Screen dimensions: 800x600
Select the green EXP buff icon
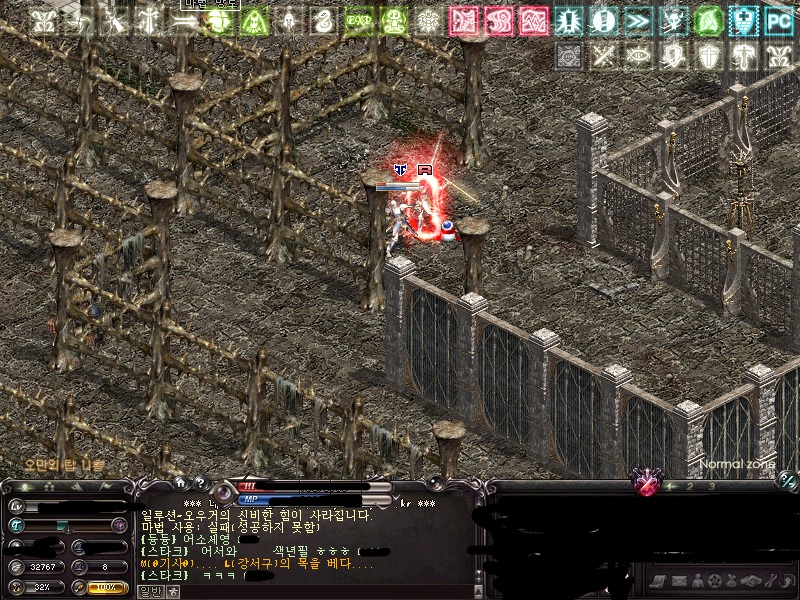[x=358, y=21]
